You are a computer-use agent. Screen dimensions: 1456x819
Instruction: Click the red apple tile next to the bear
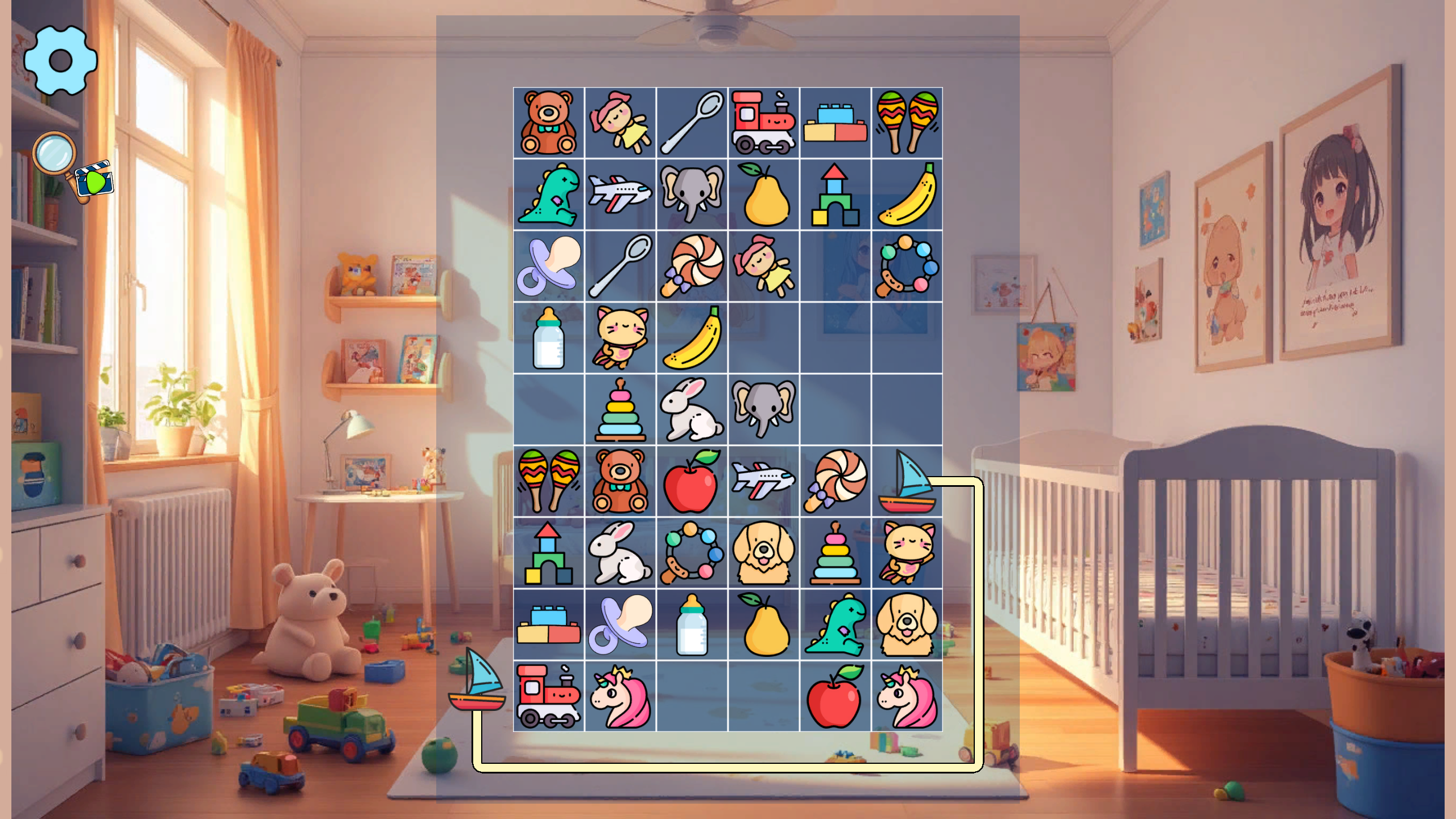coord(691,481)
